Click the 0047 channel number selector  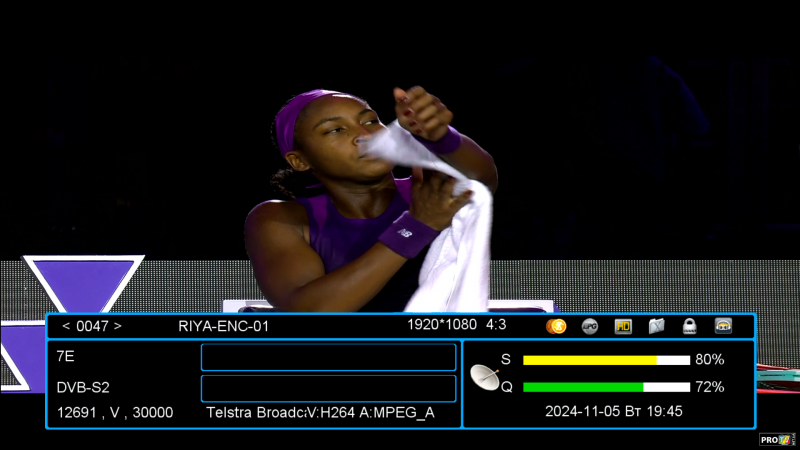92,326
